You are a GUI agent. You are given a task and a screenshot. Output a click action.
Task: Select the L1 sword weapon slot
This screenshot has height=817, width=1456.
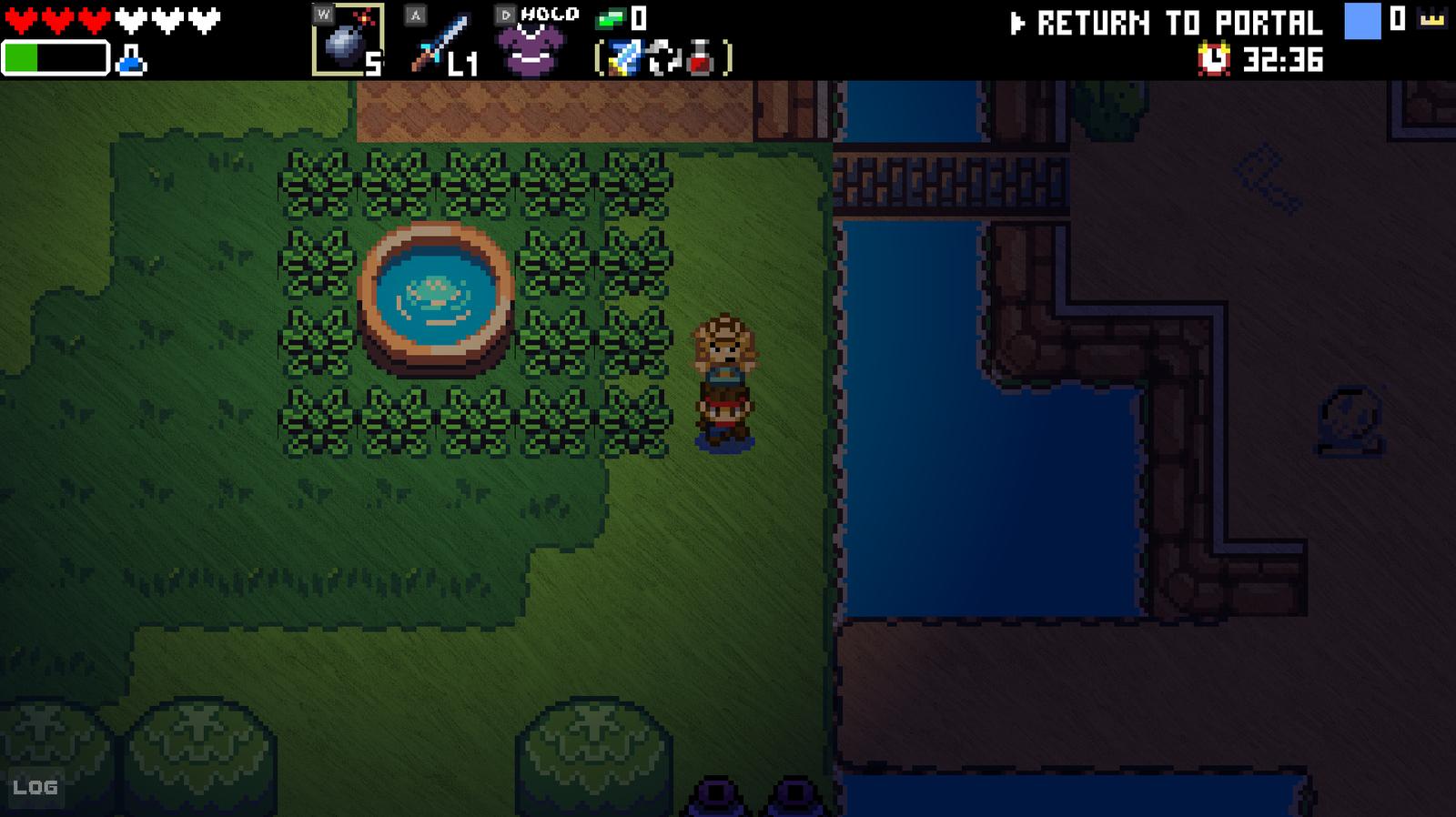[x=440, y=43]
